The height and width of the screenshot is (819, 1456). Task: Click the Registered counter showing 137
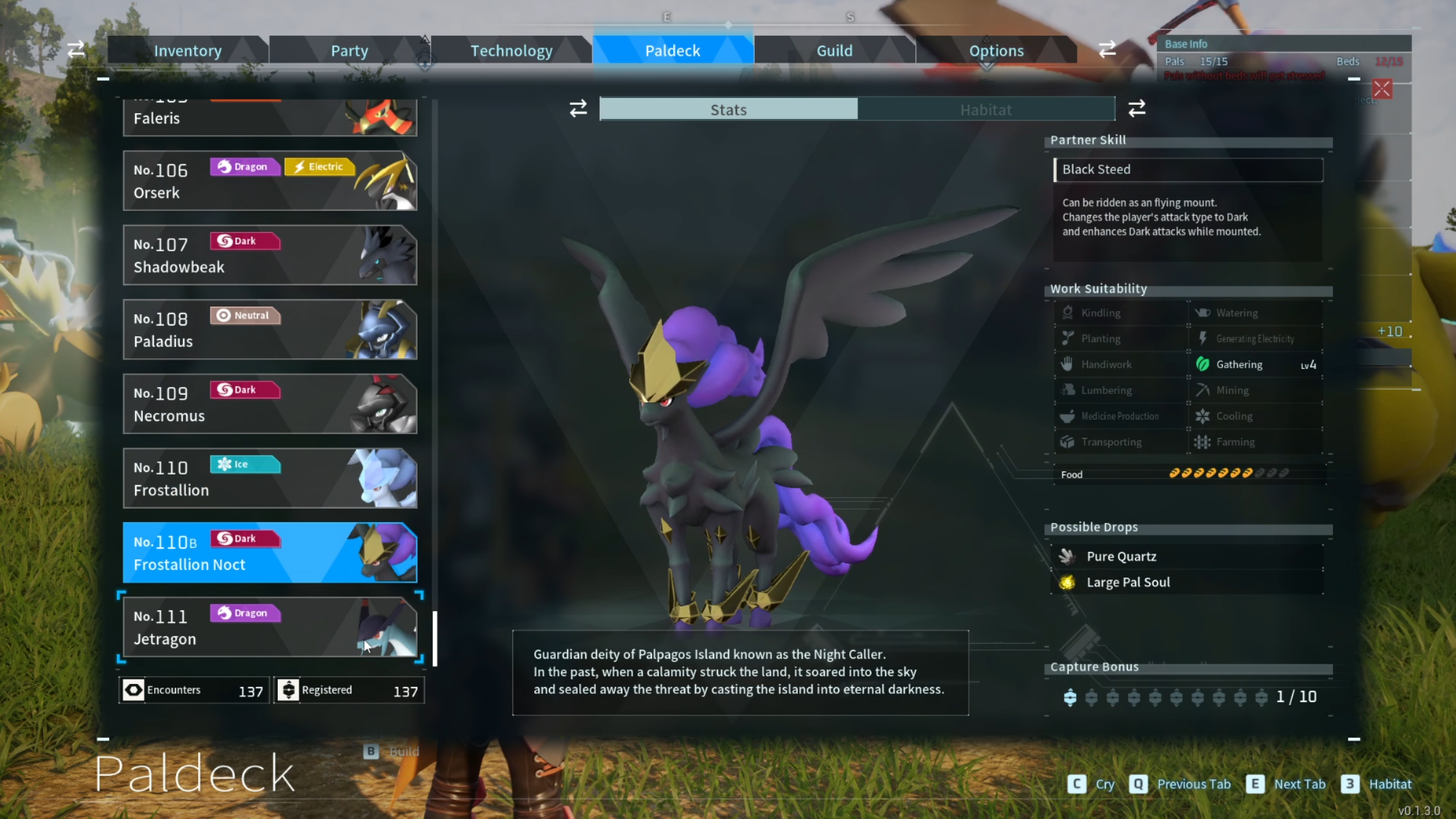click(348, 689)
